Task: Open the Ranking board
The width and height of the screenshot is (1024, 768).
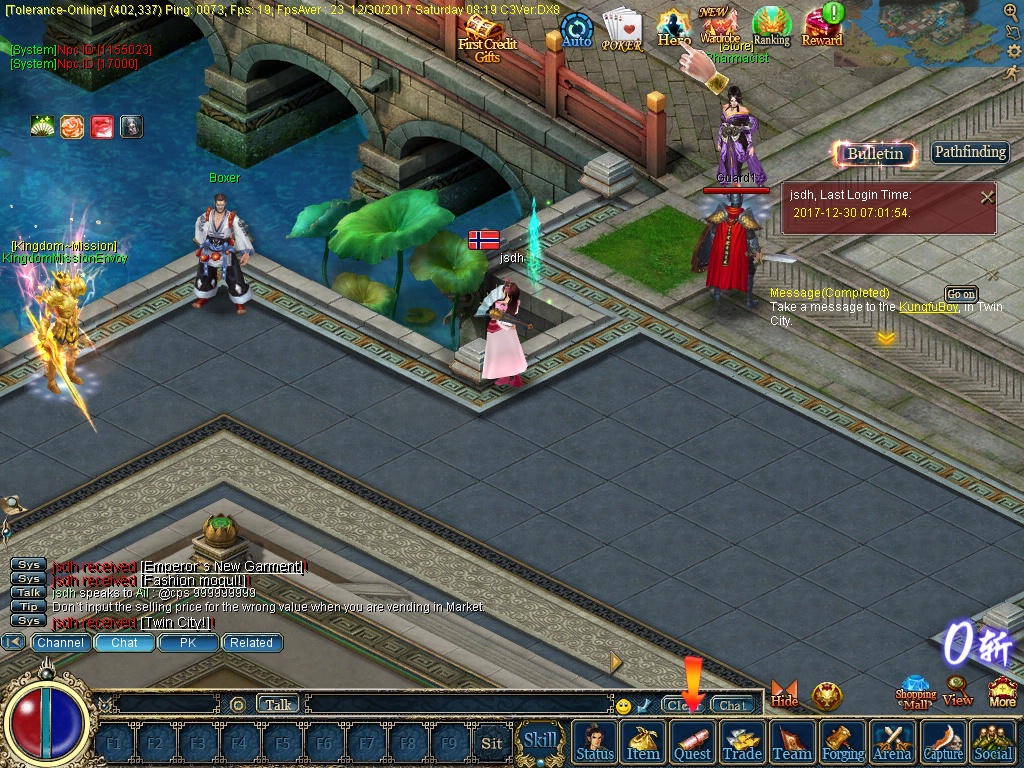Action: pos(771,25)
